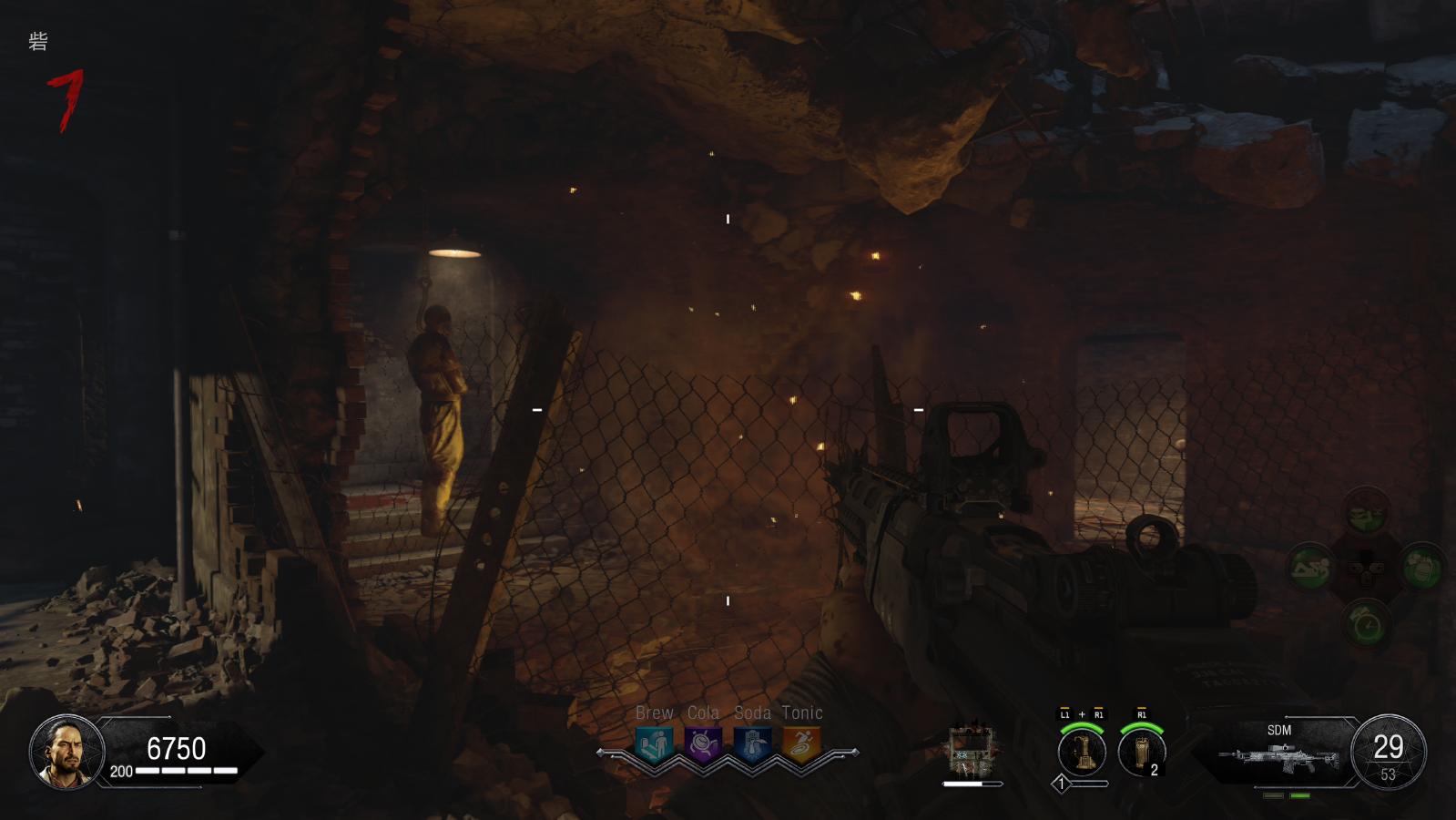Select the purple Cola perk icon
This screenshot has width=1456, height=820.
pos(703,744)
